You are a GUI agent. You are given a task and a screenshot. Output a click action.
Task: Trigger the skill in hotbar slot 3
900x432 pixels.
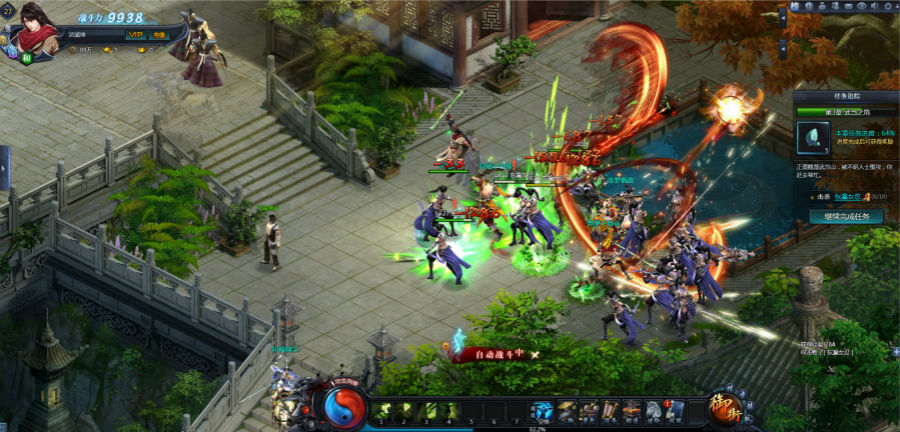tap(428, 409)
